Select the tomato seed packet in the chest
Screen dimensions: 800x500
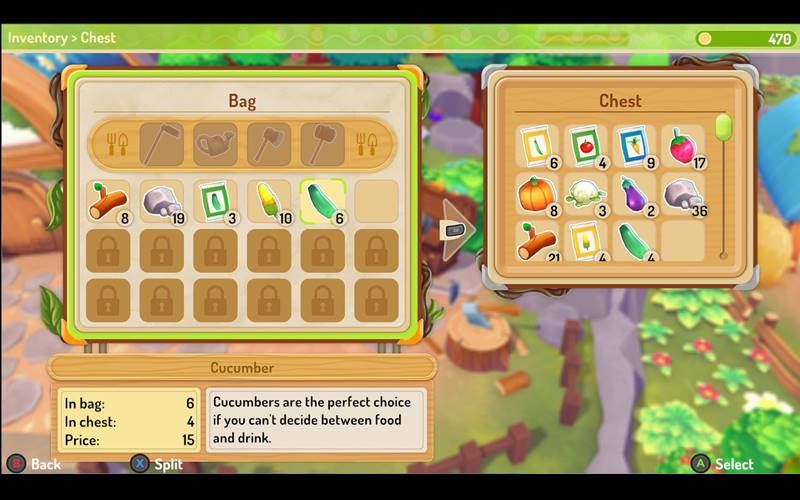(586, 146)
